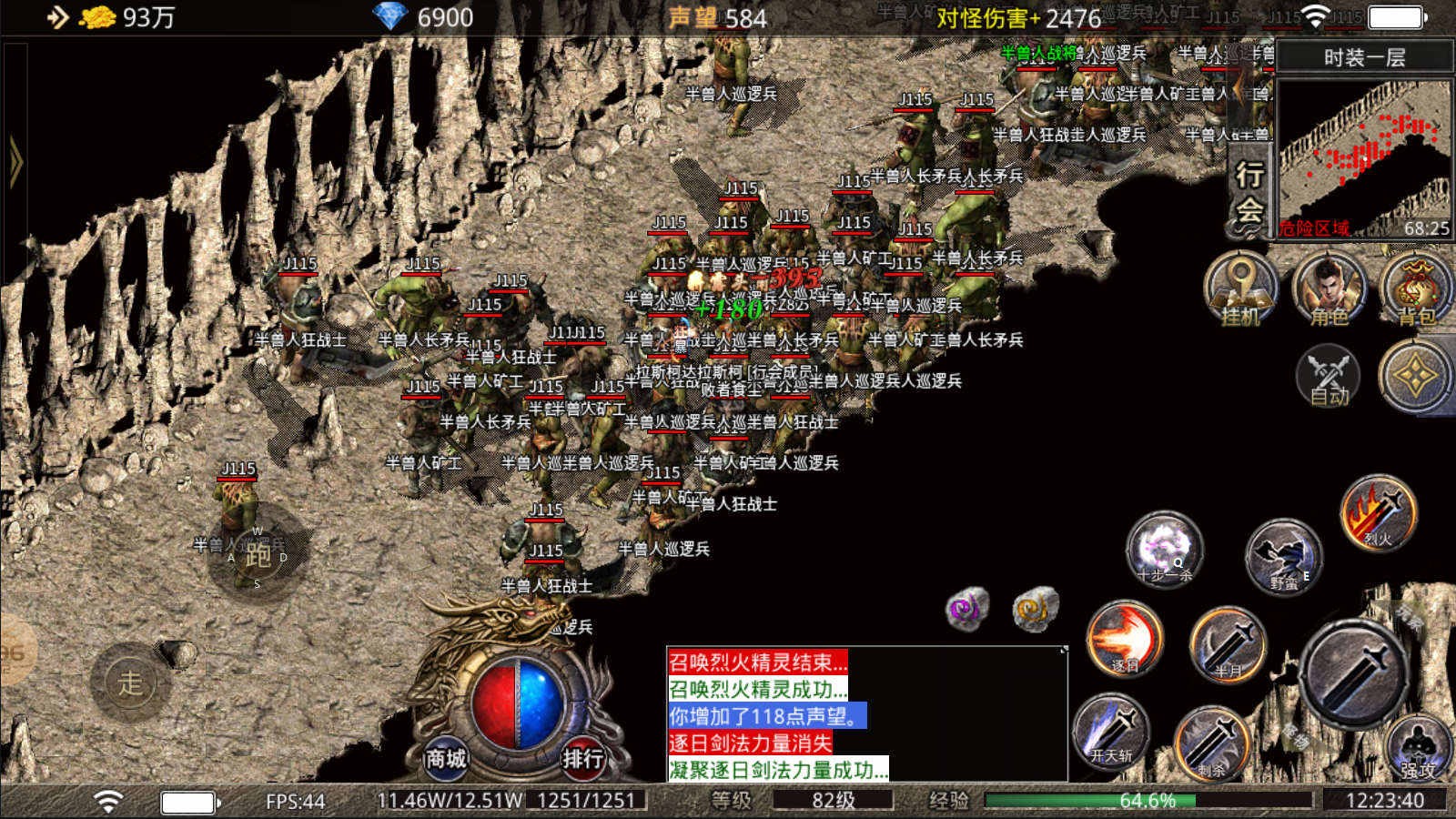The width and height of the screenshot is (1456, 819).
Task: Activate the 刺杀 thrust skill
Action: (1212, 742)
